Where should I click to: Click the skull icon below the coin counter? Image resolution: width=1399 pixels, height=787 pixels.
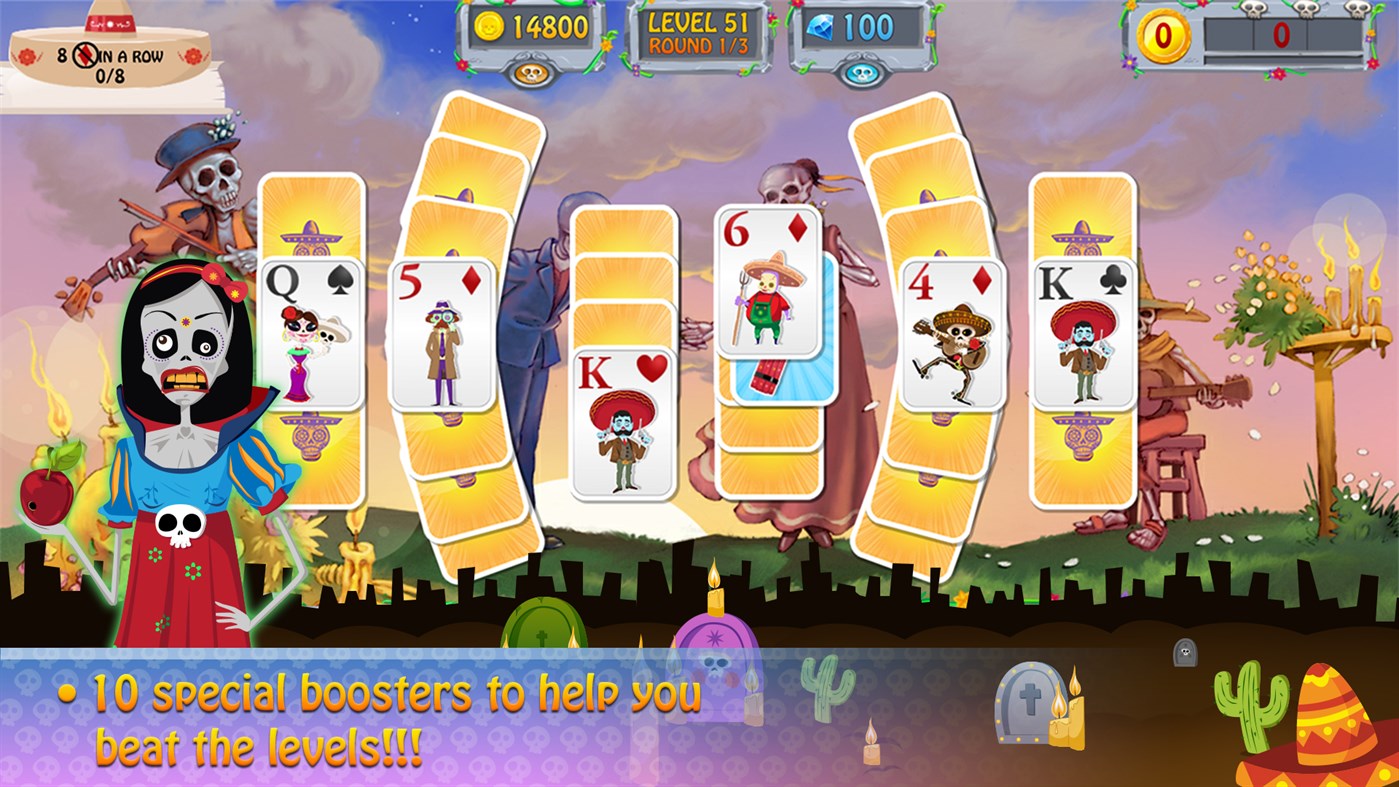[x=533, y=69]
